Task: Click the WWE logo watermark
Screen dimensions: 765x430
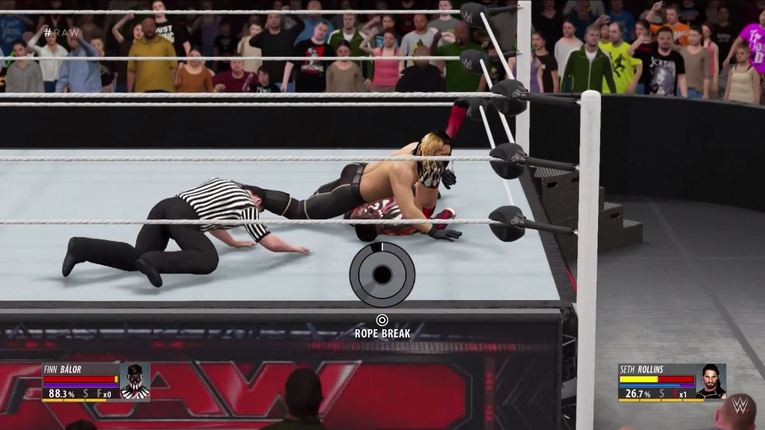Action: click(x=739, y=407)
